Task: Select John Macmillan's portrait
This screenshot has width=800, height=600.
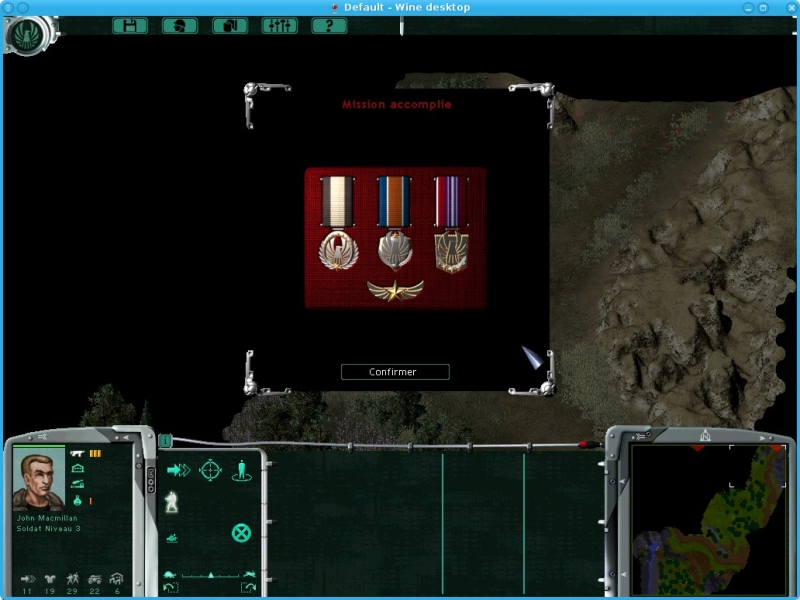Action: tap(38, 479)
